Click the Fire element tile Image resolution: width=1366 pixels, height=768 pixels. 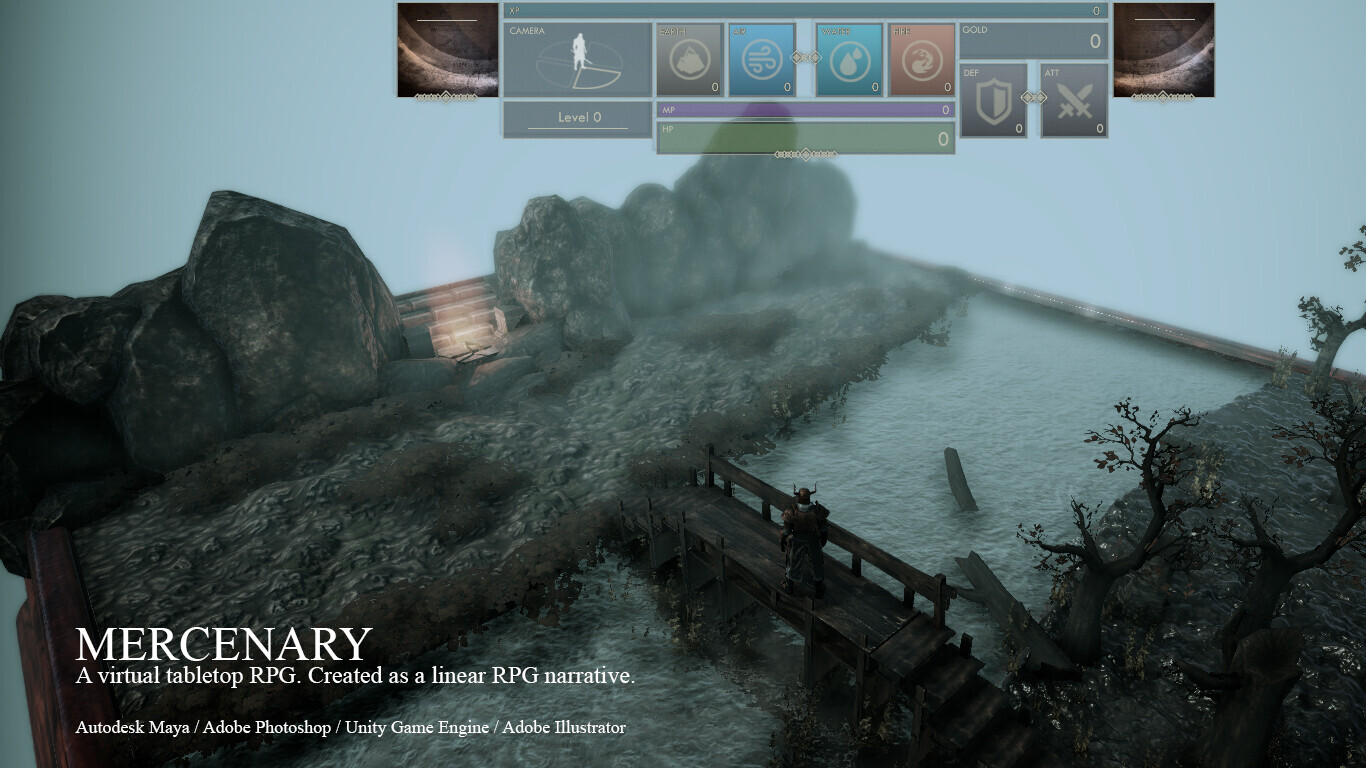click(921, 60)
